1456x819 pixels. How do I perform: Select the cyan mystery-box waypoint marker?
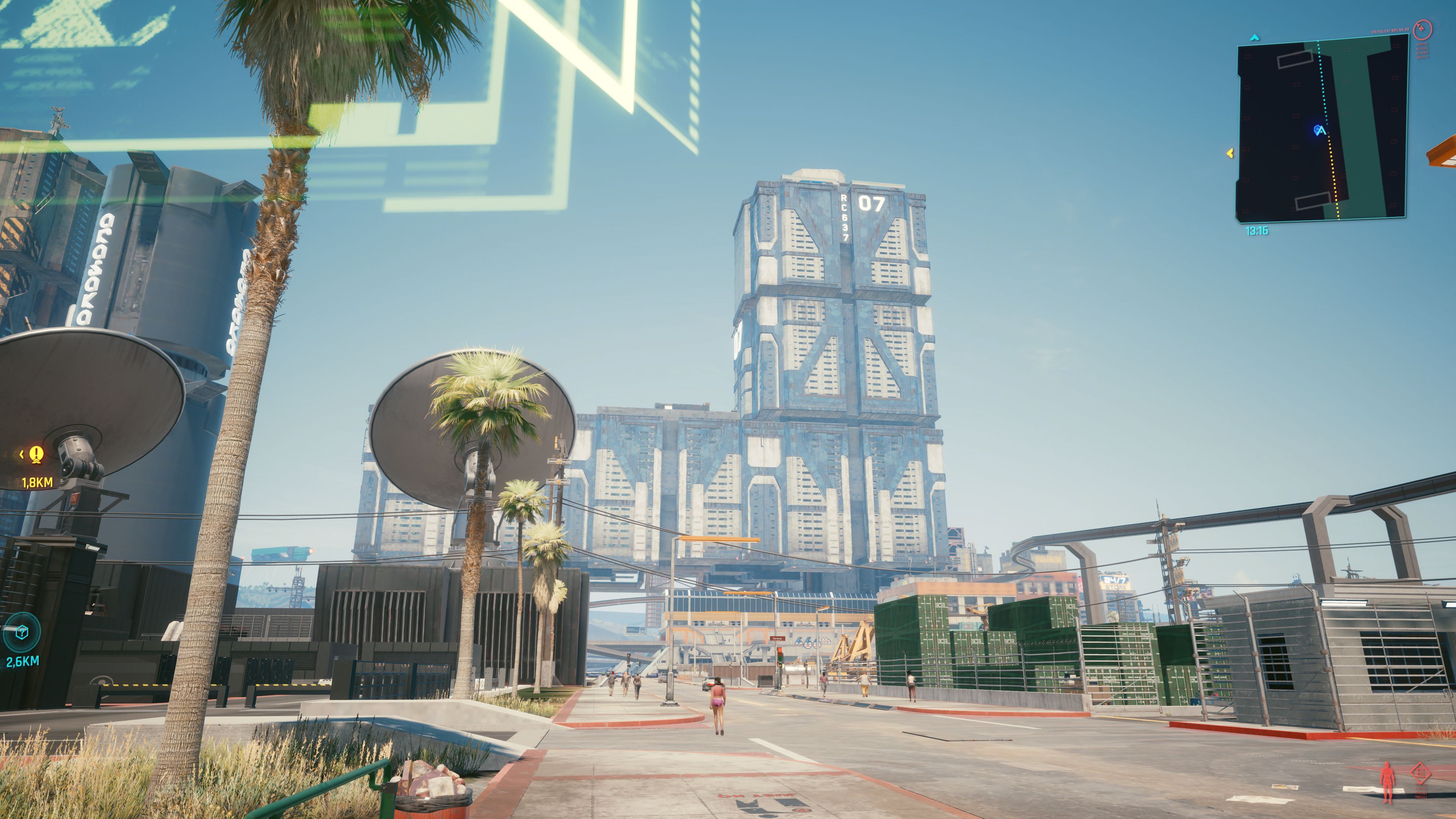22,632
